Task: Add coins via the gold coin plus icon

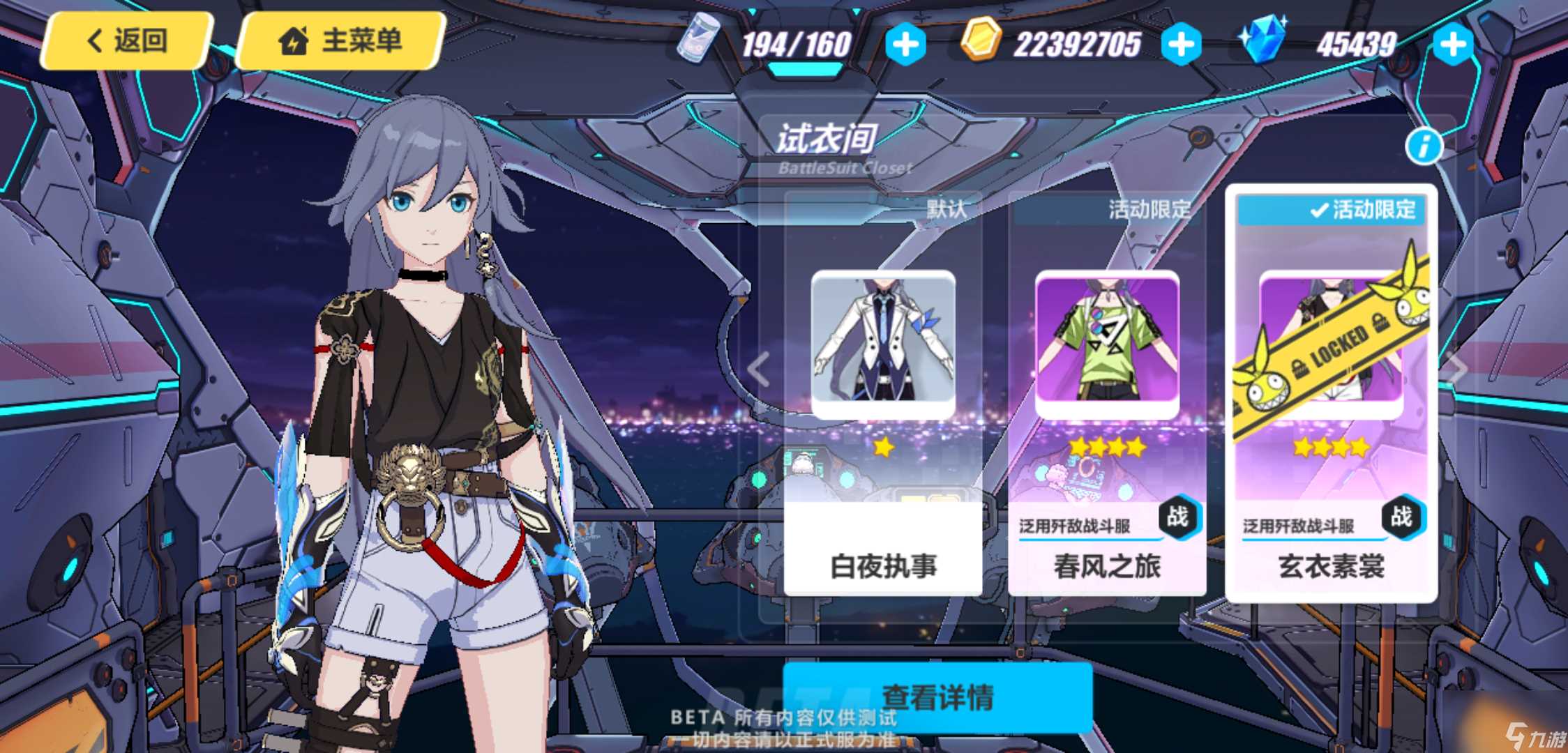Action: (1182, 43)
